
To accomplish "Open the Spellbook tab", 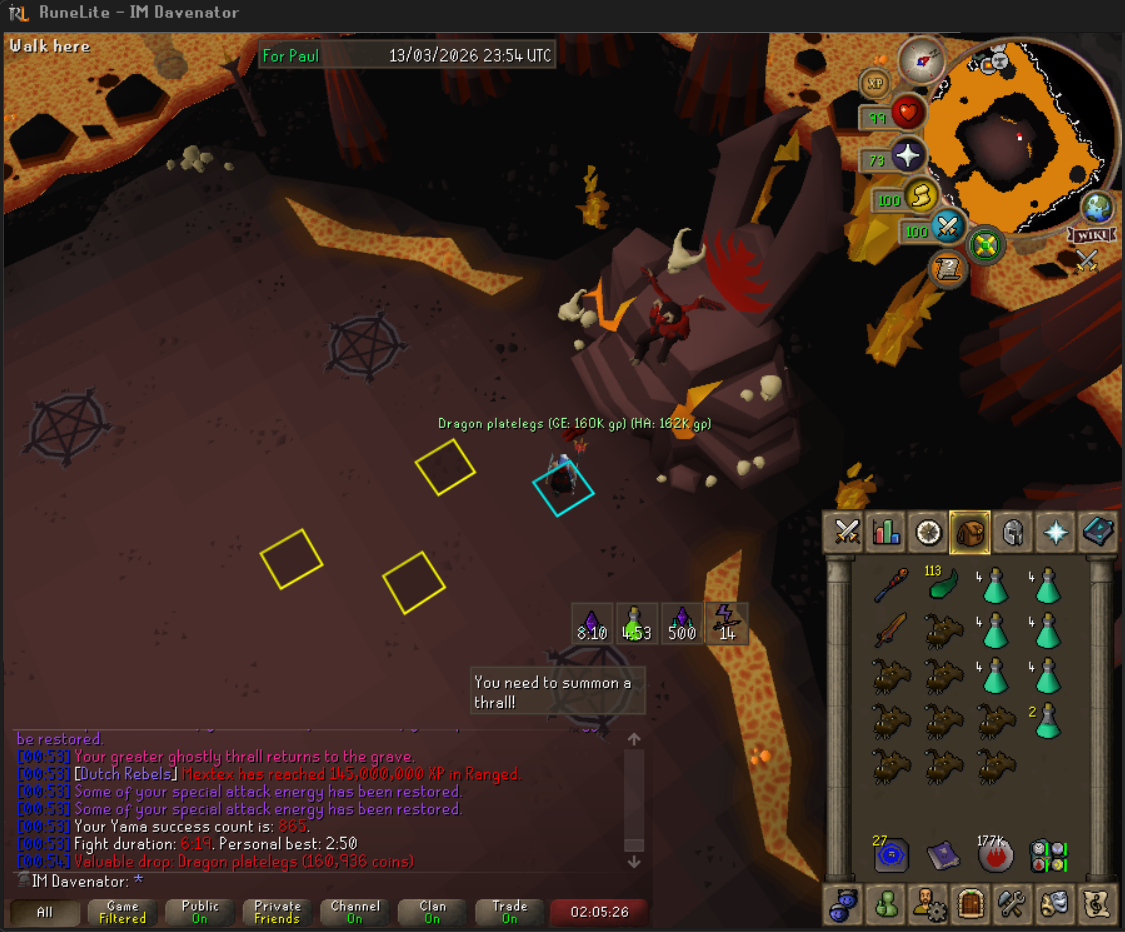I will (x=1096, y=532).
